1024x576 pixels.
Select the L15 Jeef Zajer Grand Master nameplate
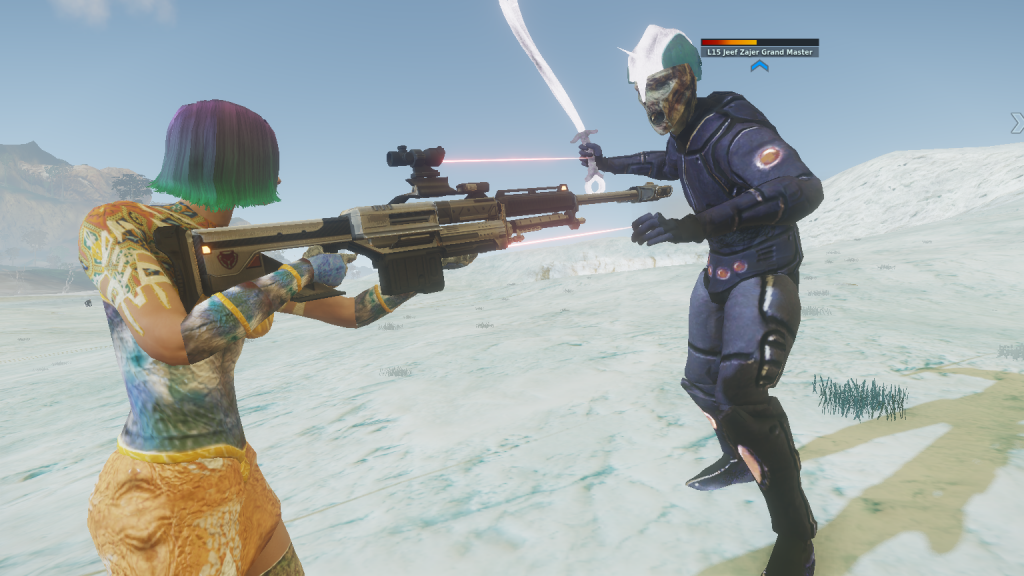tap(759, 51)
